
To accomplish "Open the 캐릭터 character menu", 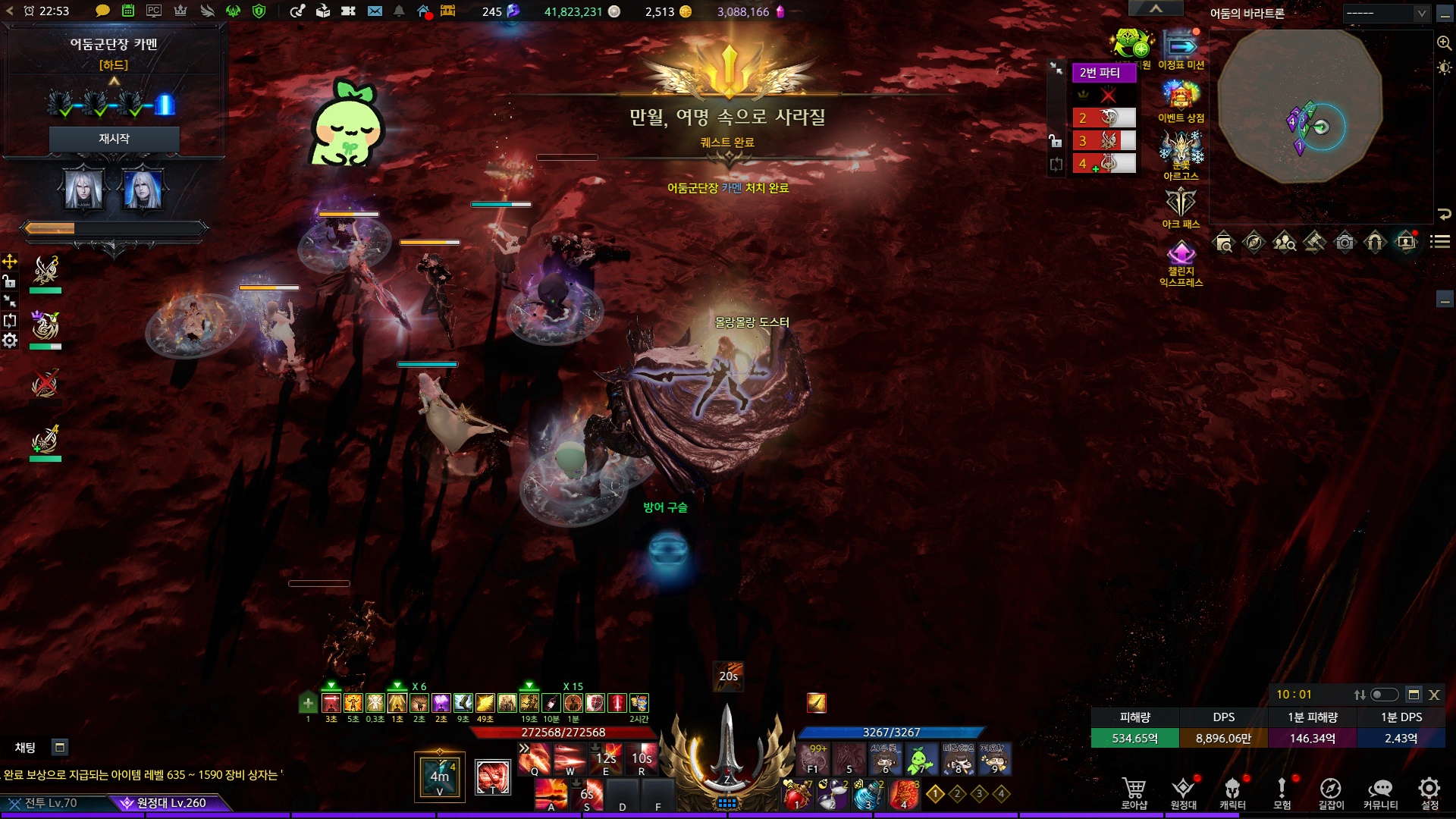I will [x=1232, y=792].
